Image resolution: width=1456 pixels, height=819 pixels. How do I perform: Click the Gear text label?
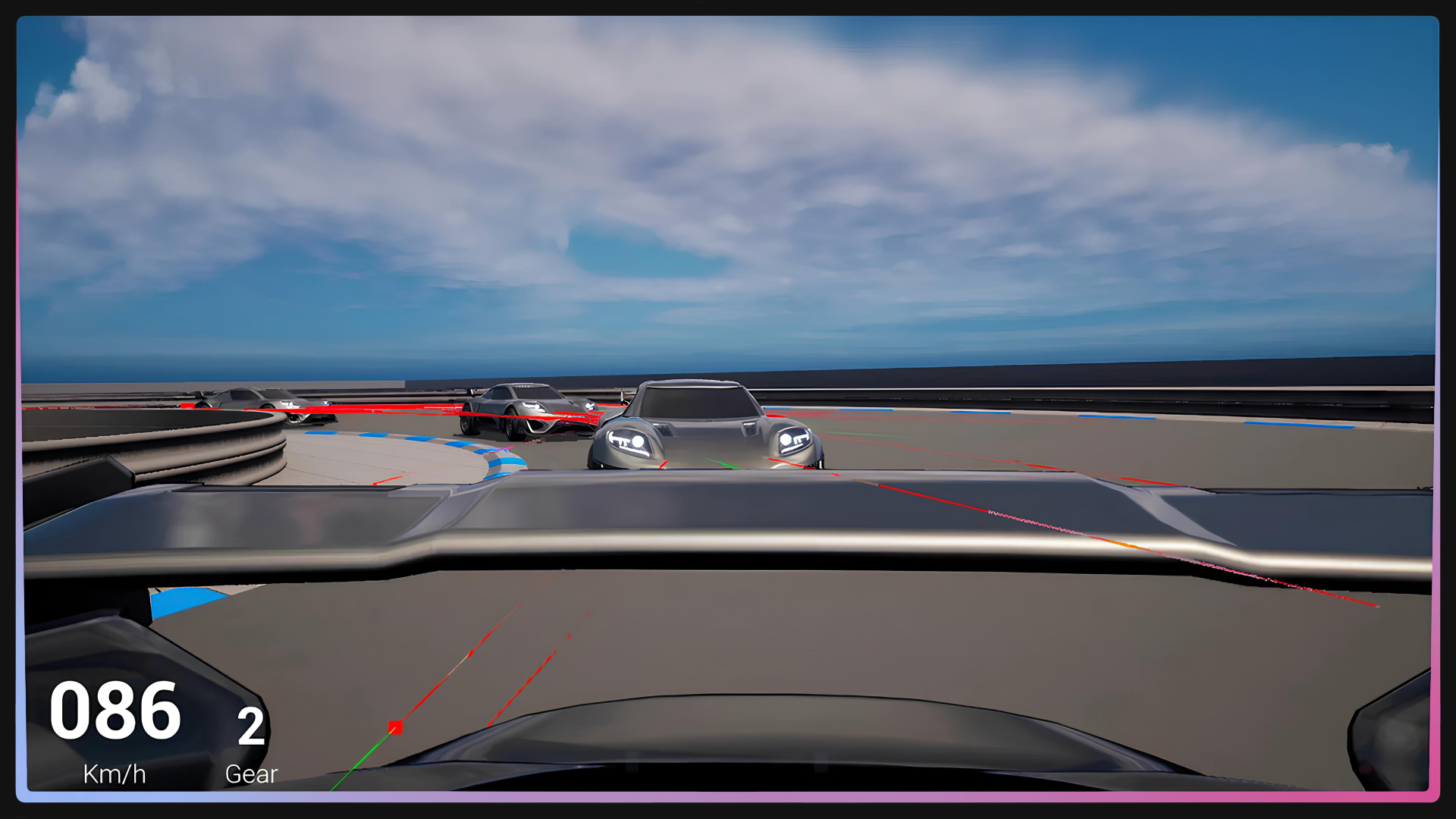[x=252, y=775]
